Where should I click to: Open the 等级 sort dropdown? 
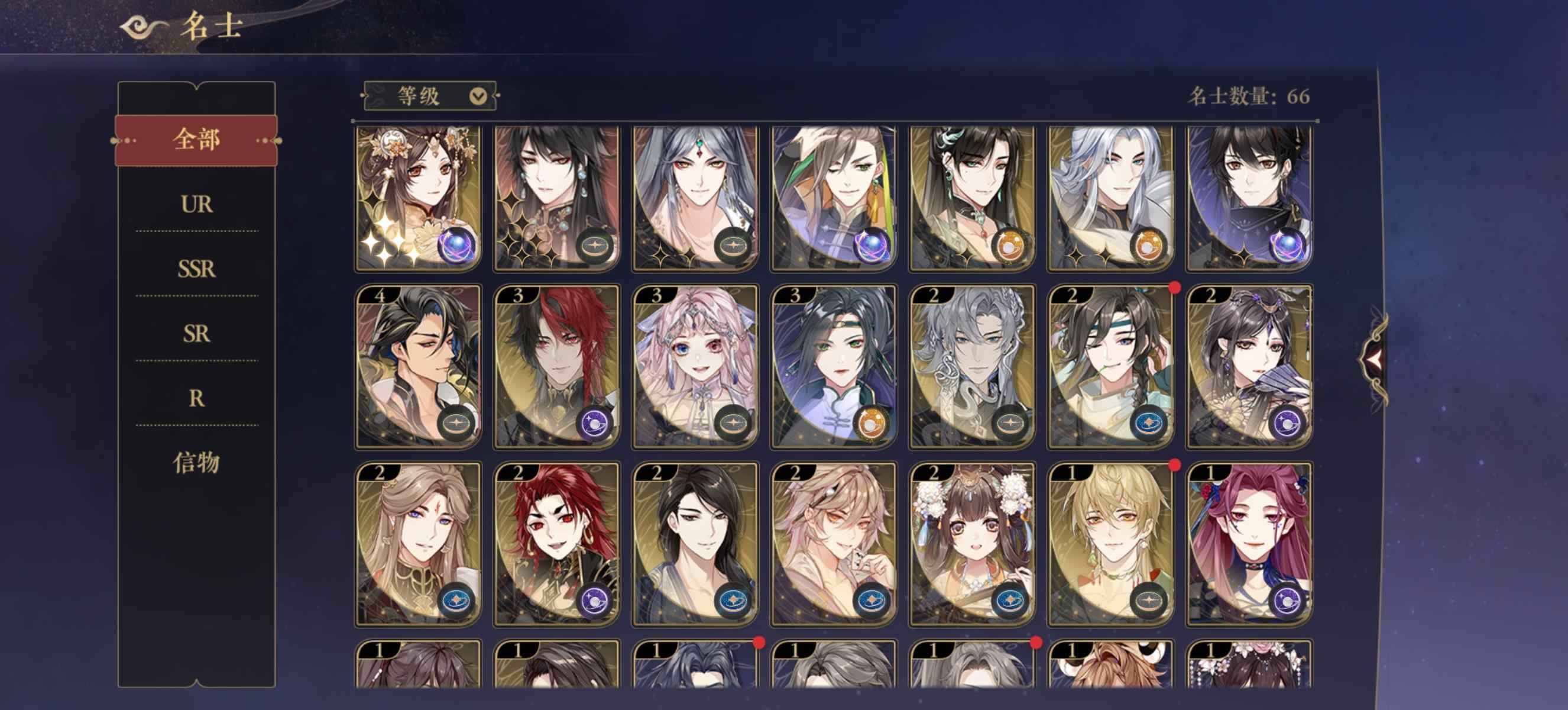(x=430, y=96)
